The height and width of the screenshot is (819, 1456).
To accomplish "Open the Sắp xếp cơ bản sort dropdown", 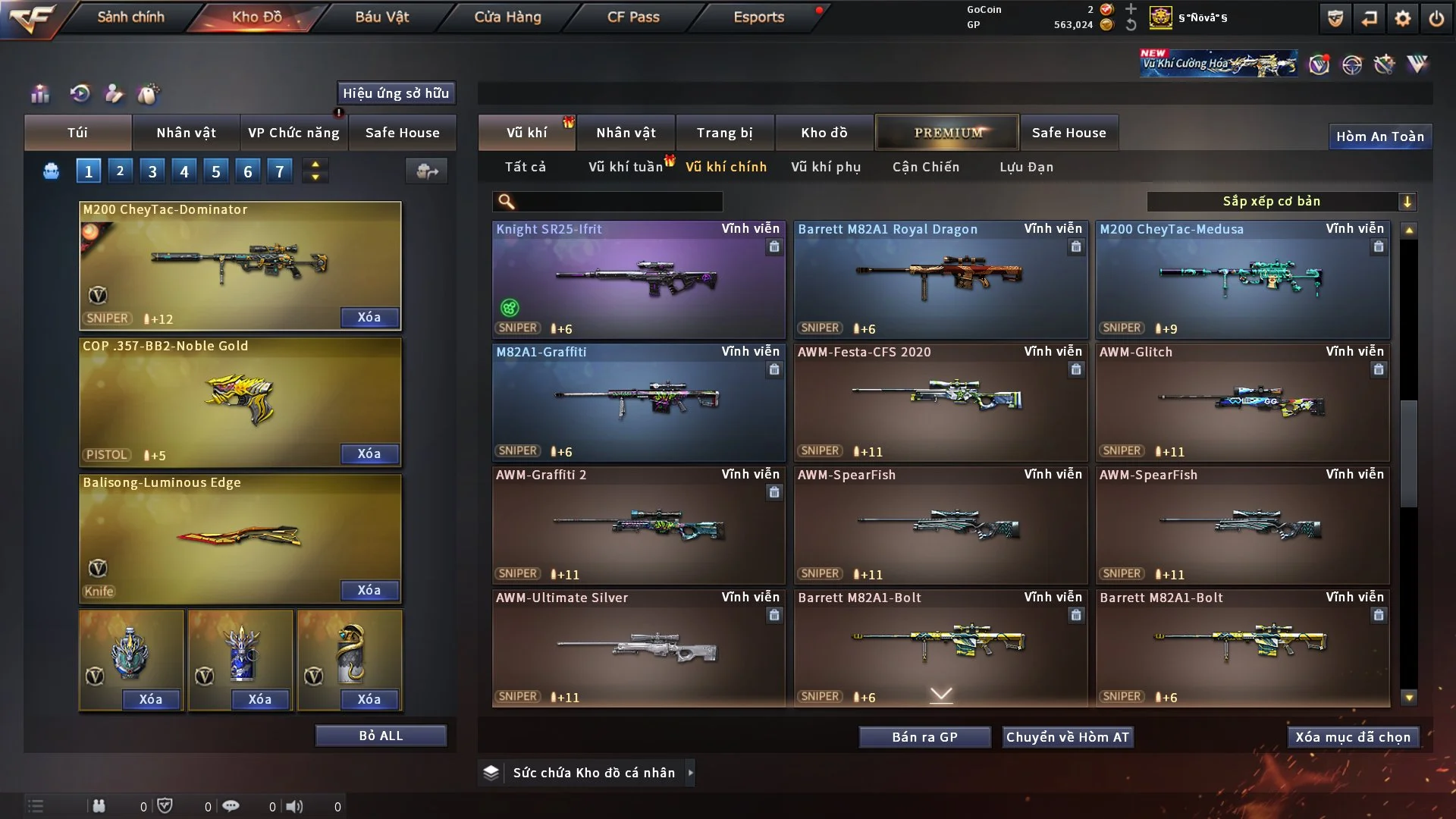I will [1281, 201].
